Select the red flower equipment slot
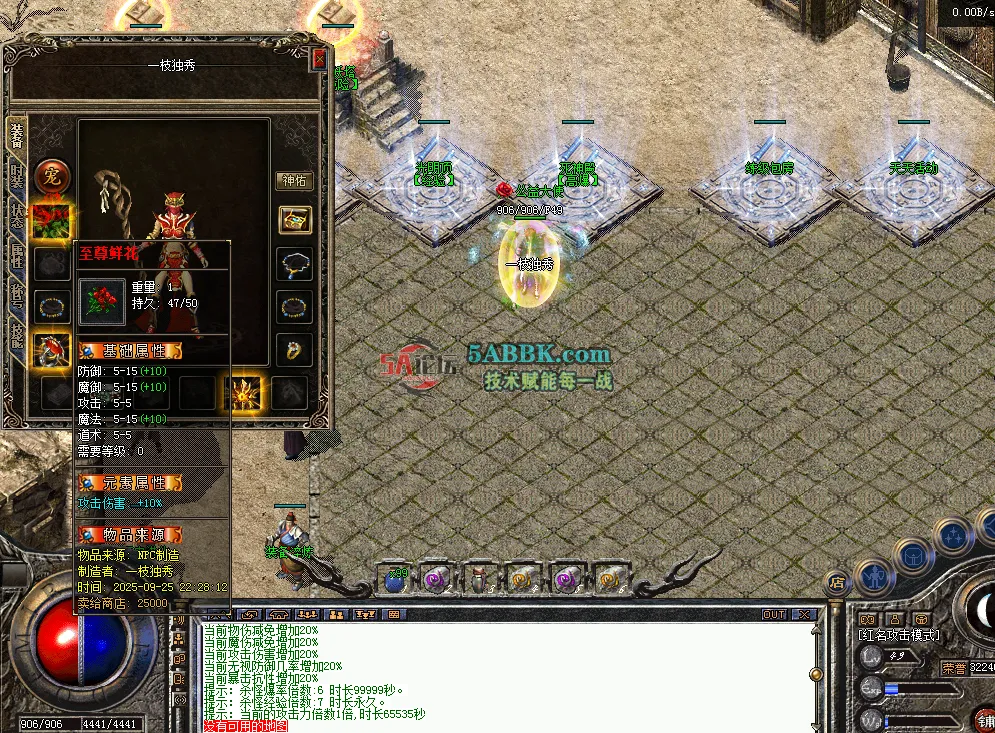995x733 pixels. [51, 220]
